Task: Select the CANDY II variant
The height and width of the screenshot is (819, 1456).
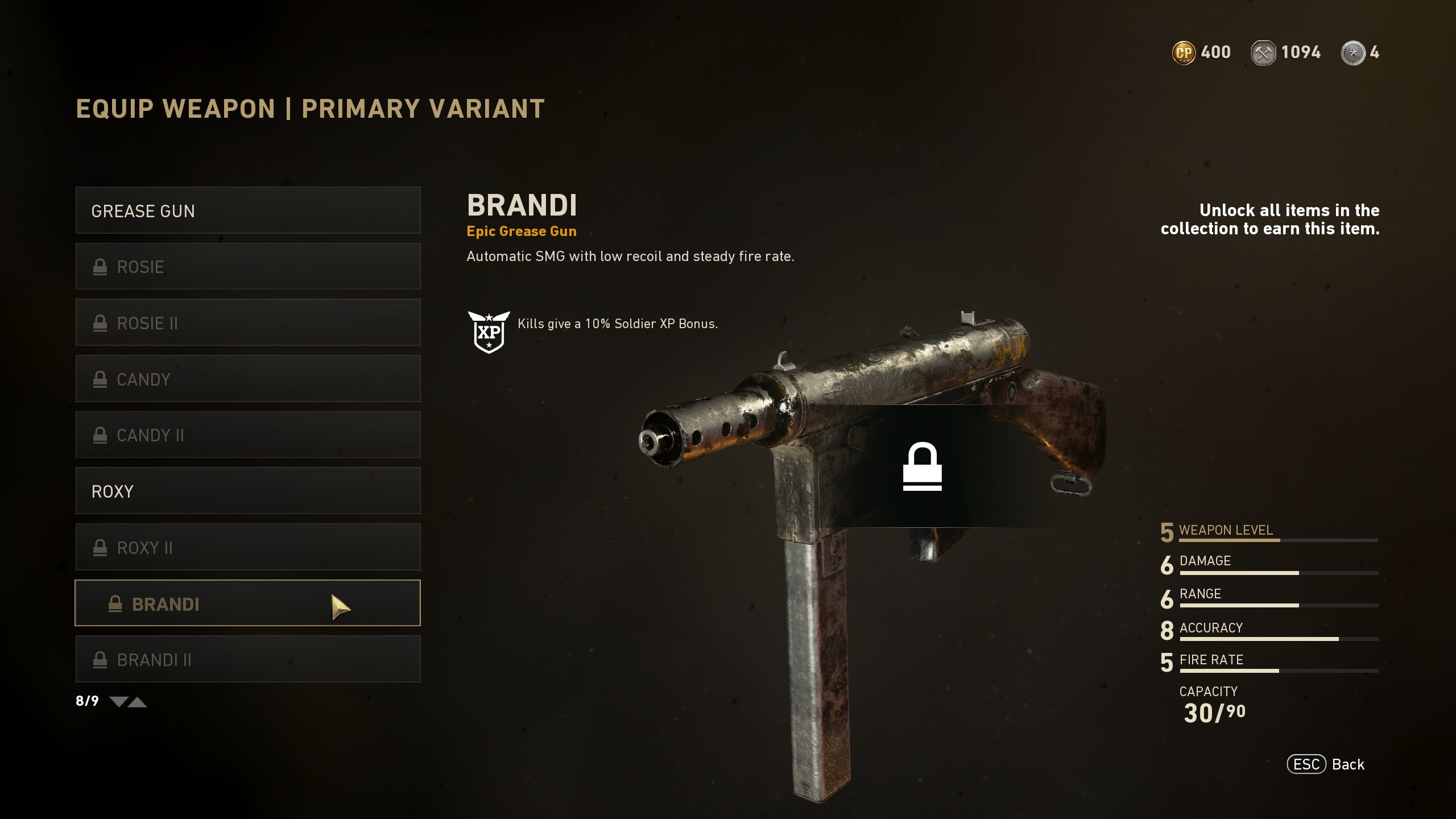Action: click(x=247, y=435)
